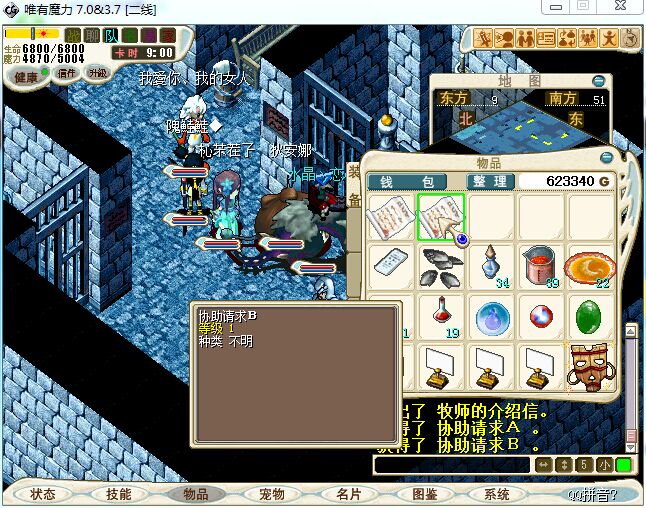Viewport: 646px width, 508px height.
Task: Collapse the 地图 map panel
Action: click(598, 80)
